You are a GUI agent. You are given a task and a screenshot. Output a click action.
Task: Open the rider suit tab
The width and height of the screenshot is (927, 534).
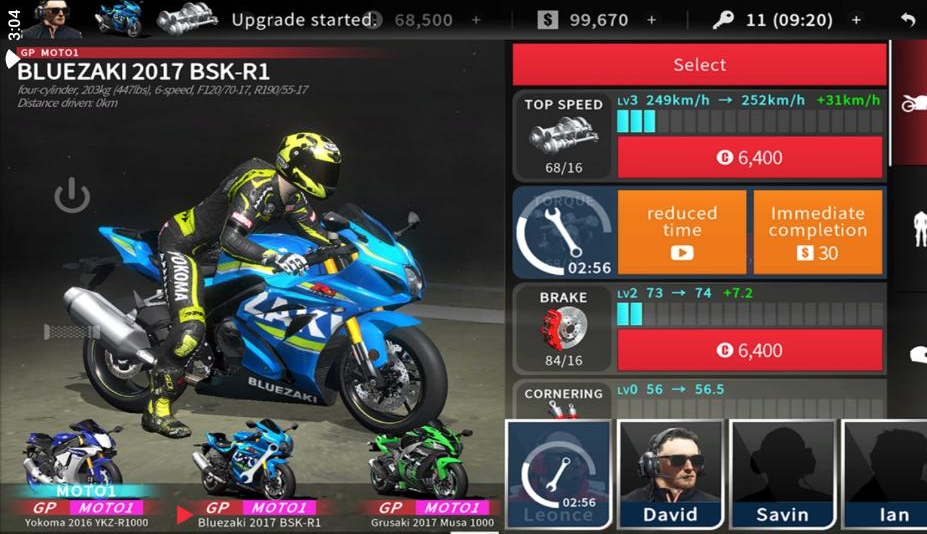point(919,230)
